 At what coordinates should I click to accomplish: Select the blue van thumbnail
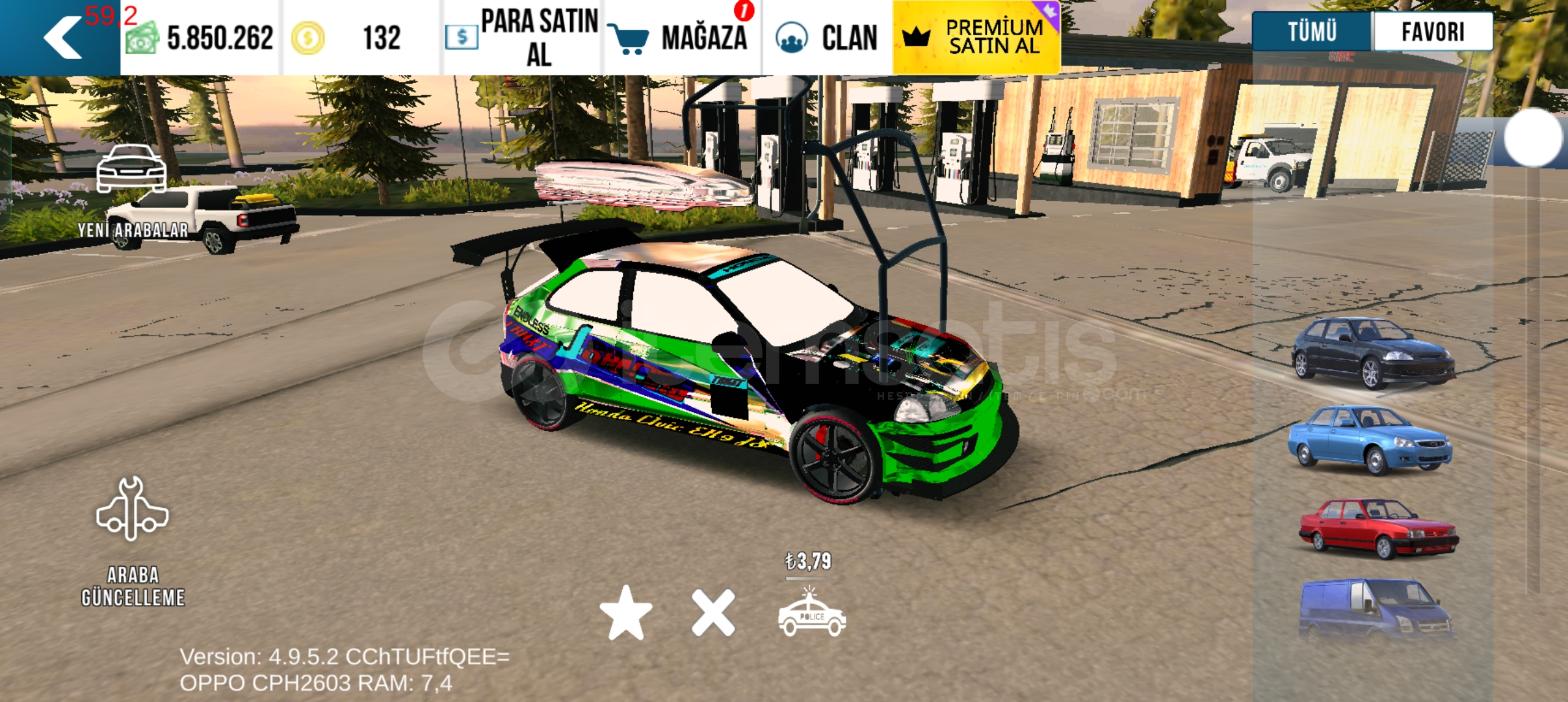(x=1376, y=610)
